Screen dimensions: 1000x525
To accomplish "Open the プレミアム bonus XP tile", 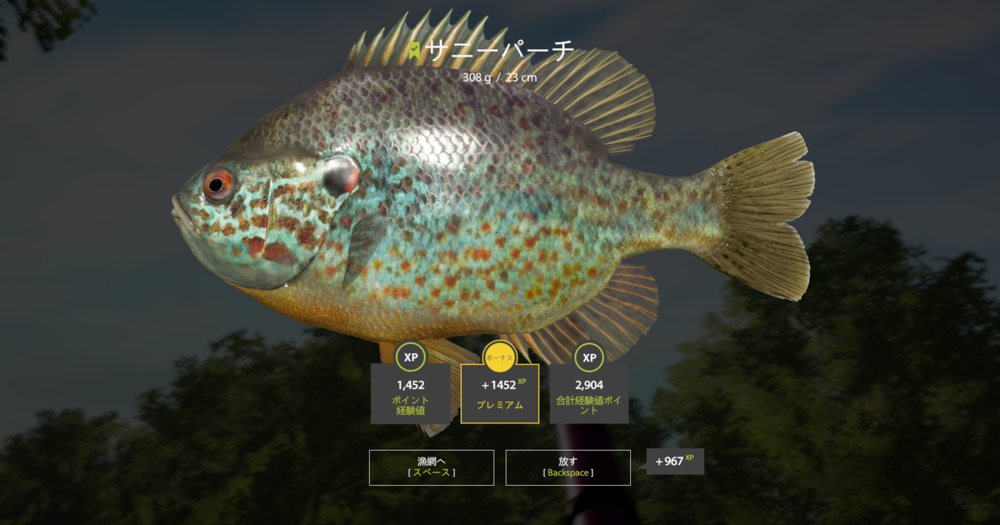I will point(500,392).
